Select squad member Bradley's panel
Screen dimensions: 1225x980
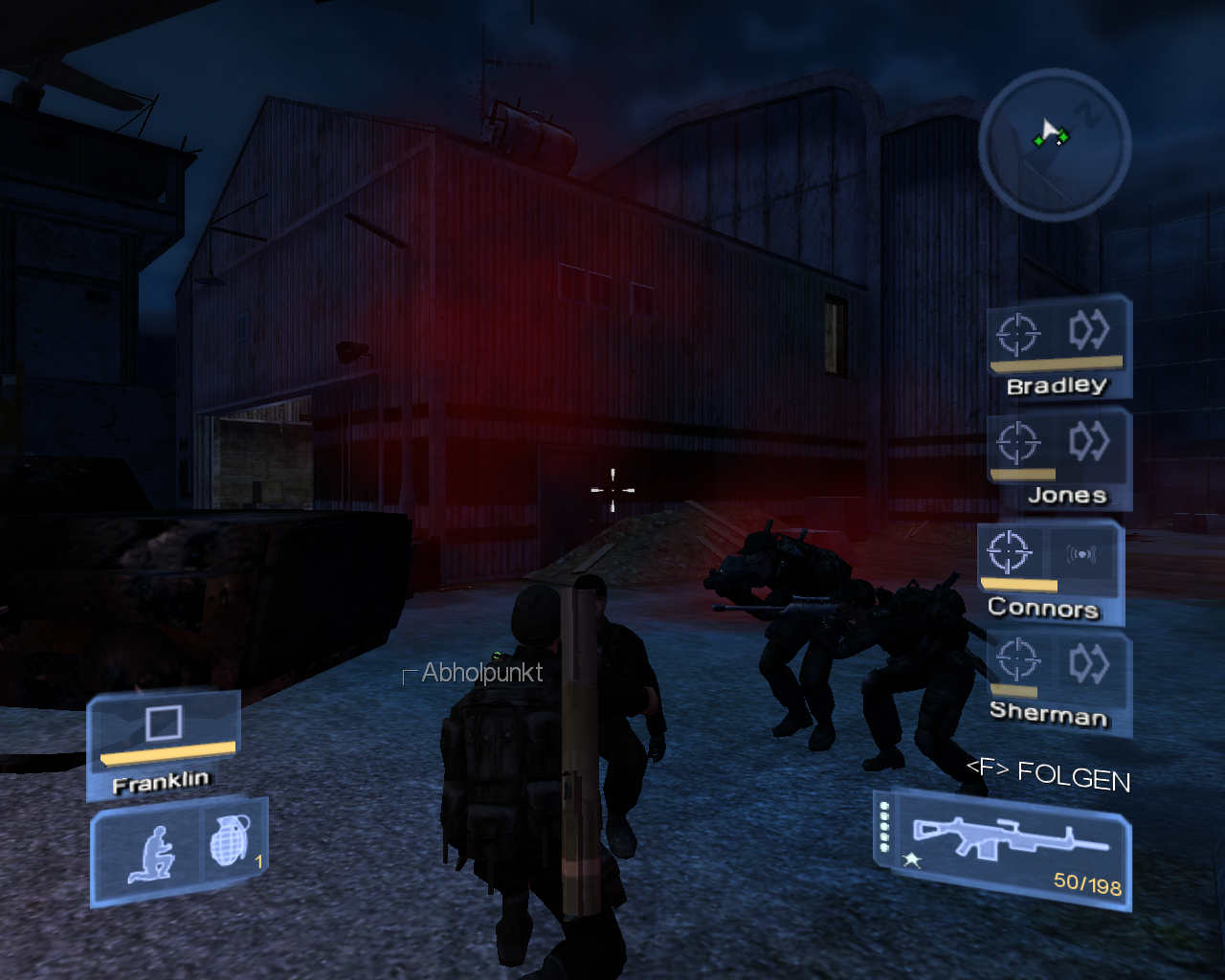point(1058,347)
